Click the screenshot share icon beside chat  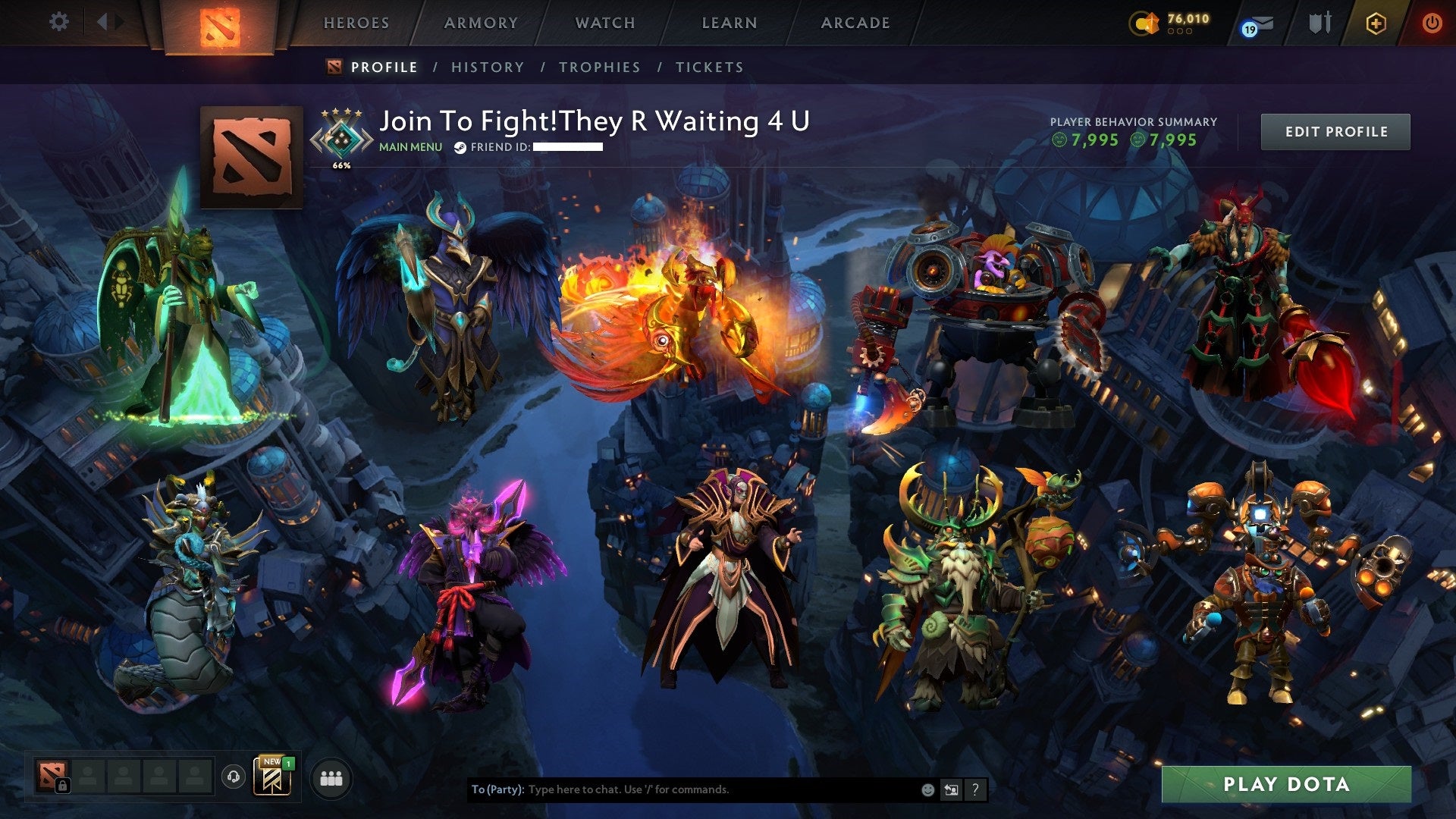[950, 789]
